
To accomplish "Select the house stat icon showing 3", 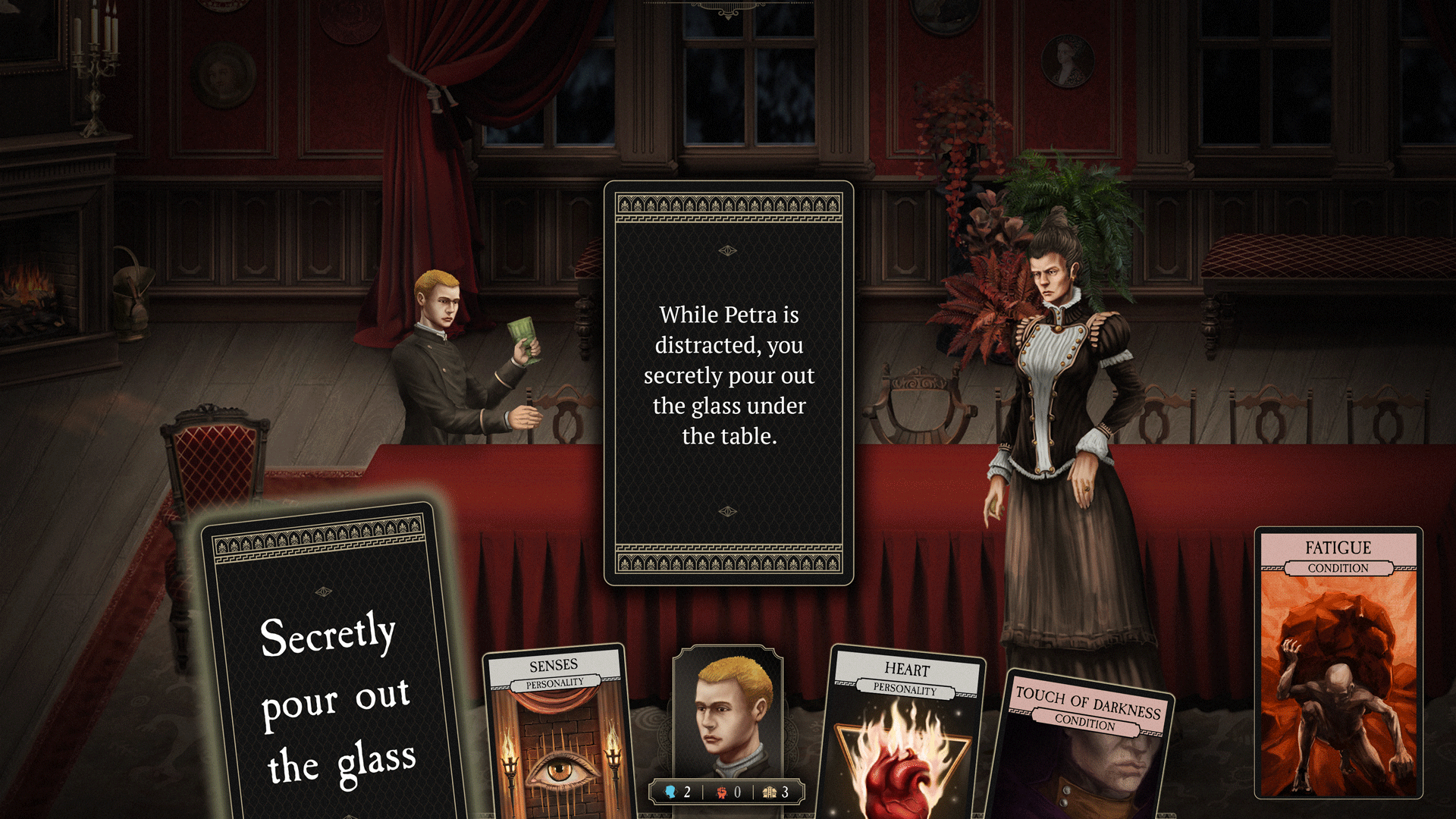I will click(770, 792).
